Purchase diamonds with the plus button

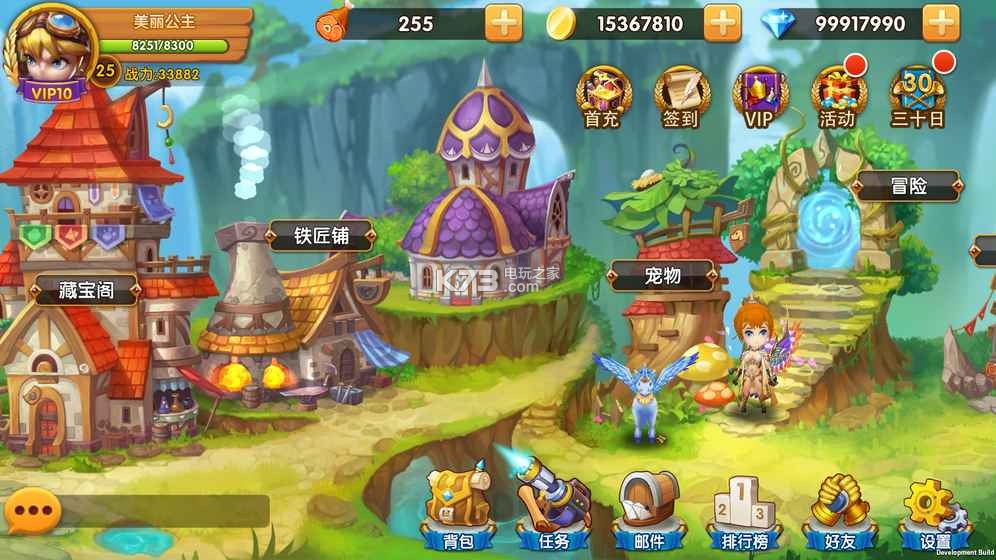(941, 23)
